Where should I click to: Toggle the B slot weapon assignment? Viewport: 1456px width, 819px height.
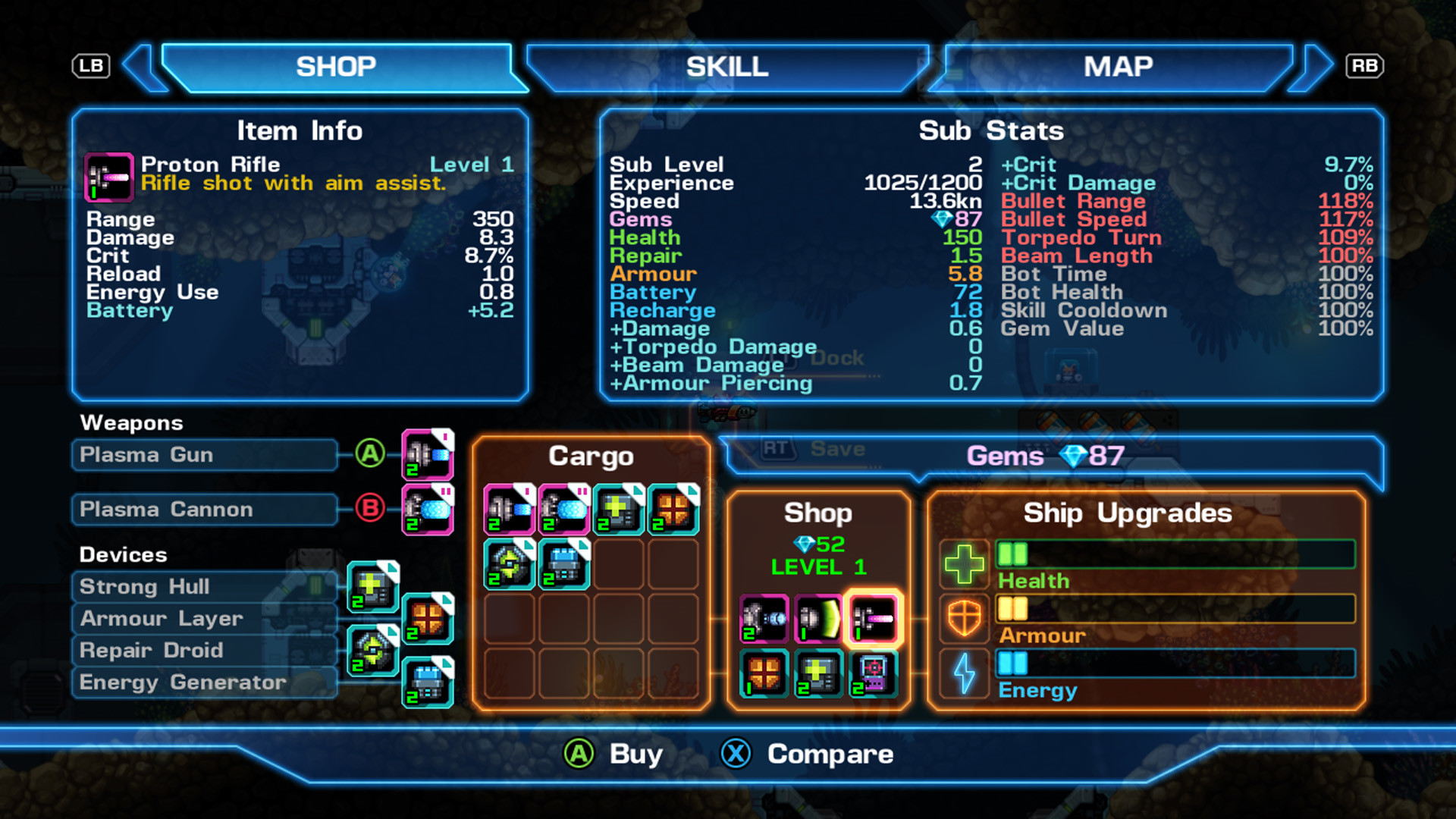tap(369, 510)
